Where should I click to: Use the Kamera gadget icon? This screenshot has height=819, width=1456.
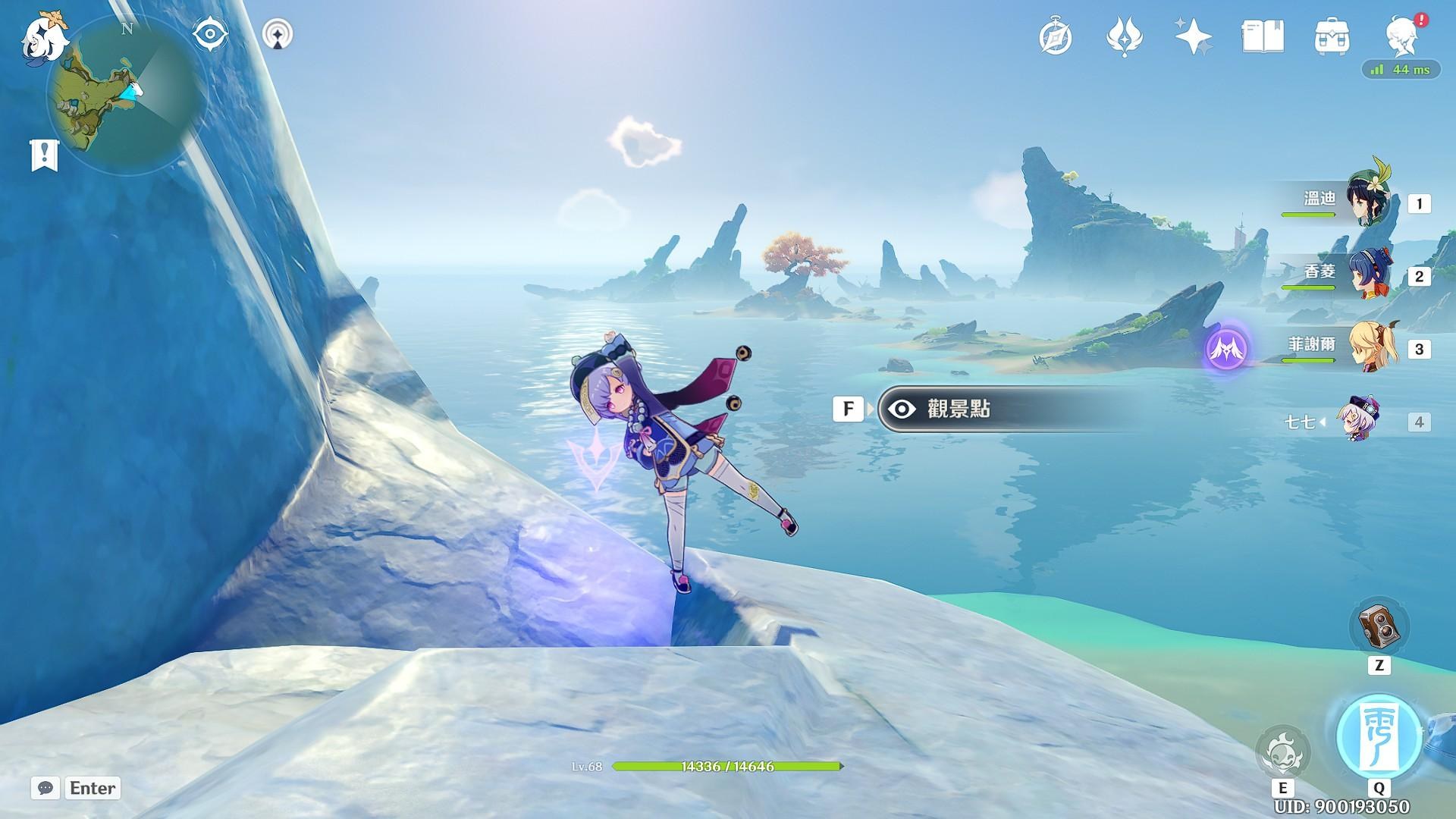[1379, 627]
